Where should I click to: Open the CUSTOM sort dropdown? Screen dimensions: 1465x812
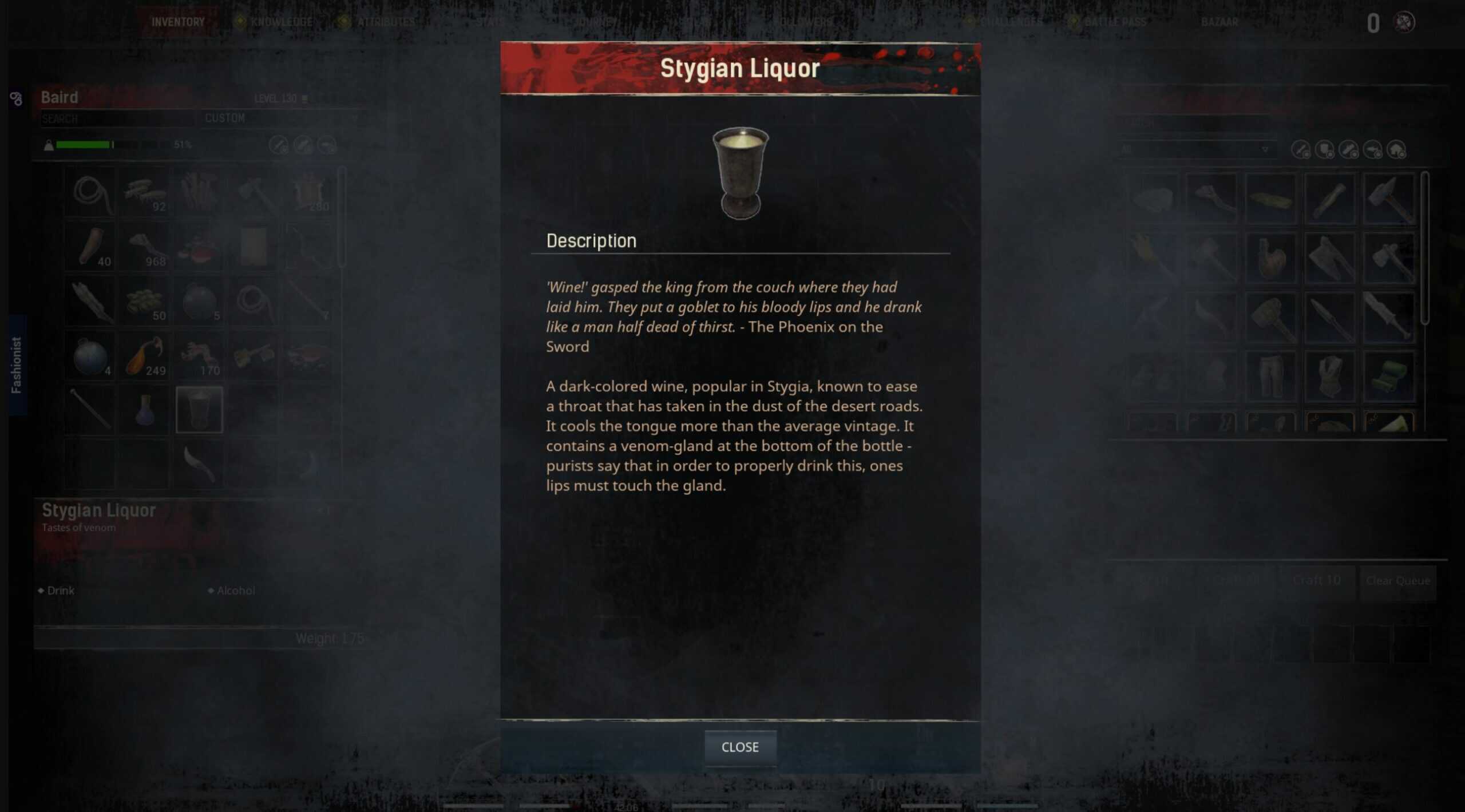(x=280, y=118)
